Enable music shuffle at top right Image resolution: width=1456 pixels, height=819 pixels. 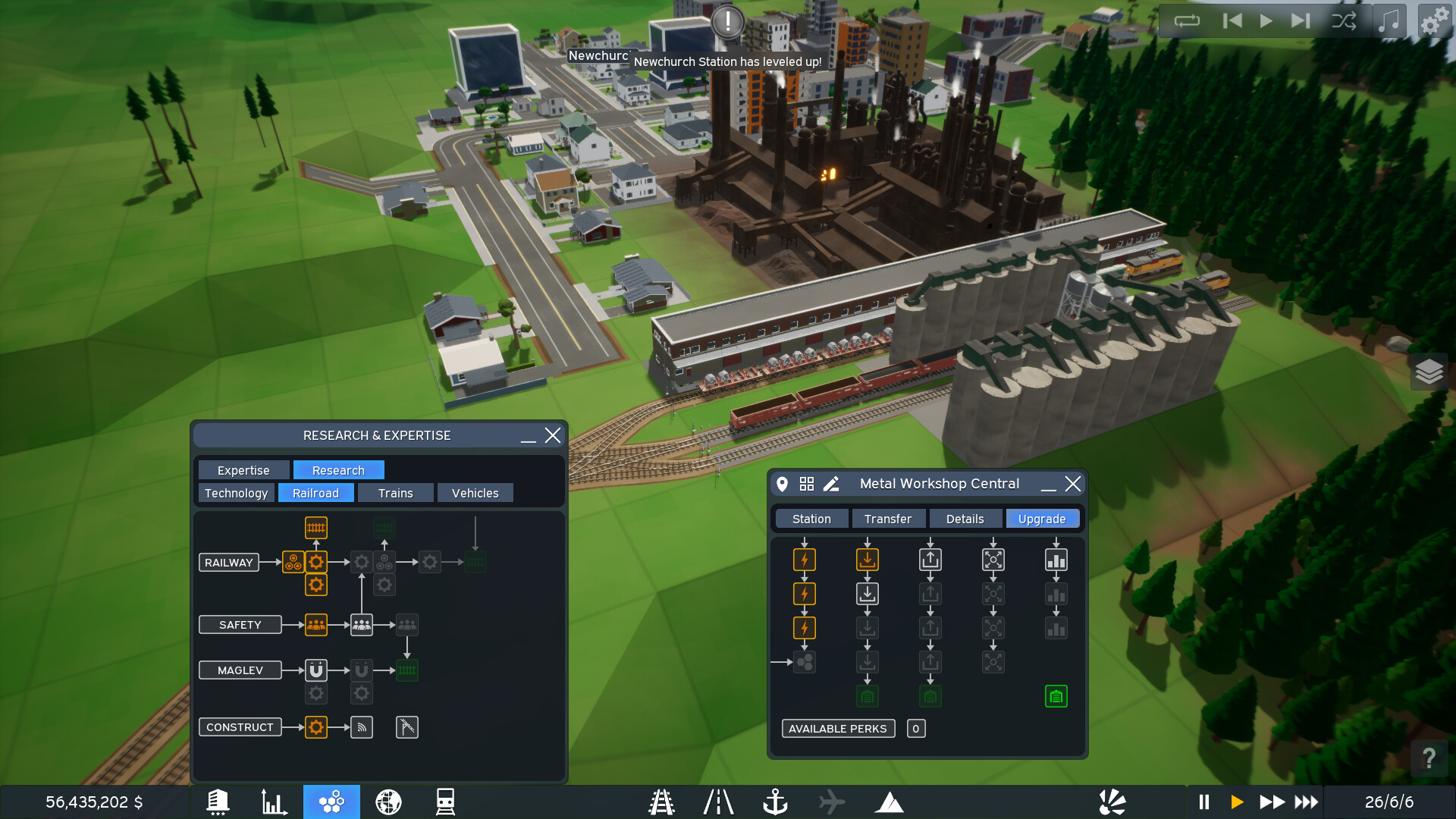click(x=1345, y=20)
